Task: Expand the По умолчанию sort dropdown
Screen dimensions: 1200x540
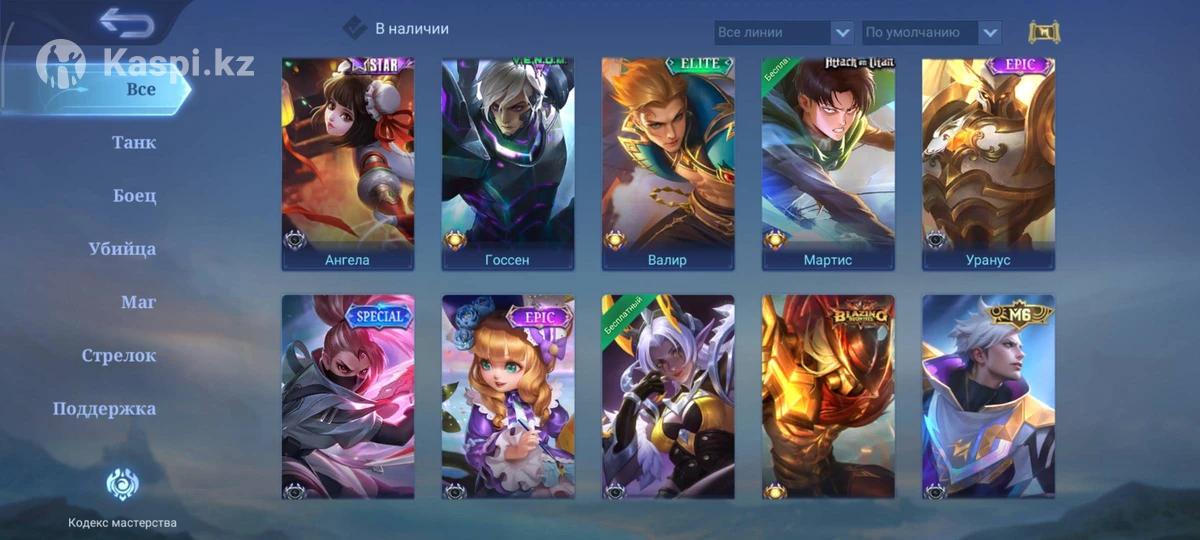Action: pyautogui.click(x=932, y=32)
